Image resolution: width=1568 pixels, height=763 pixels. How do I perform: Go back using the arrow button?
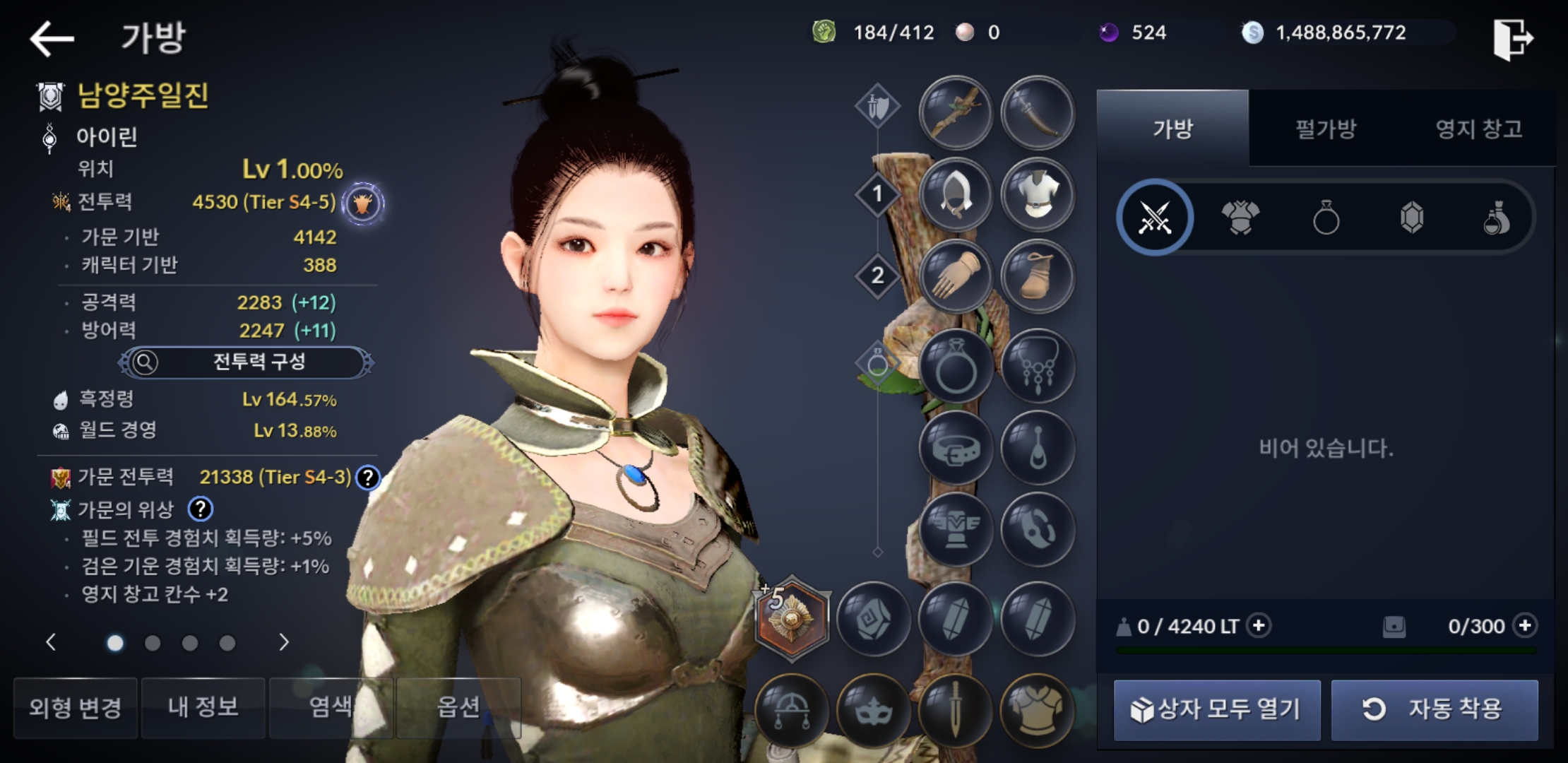[x=52, y=38]
